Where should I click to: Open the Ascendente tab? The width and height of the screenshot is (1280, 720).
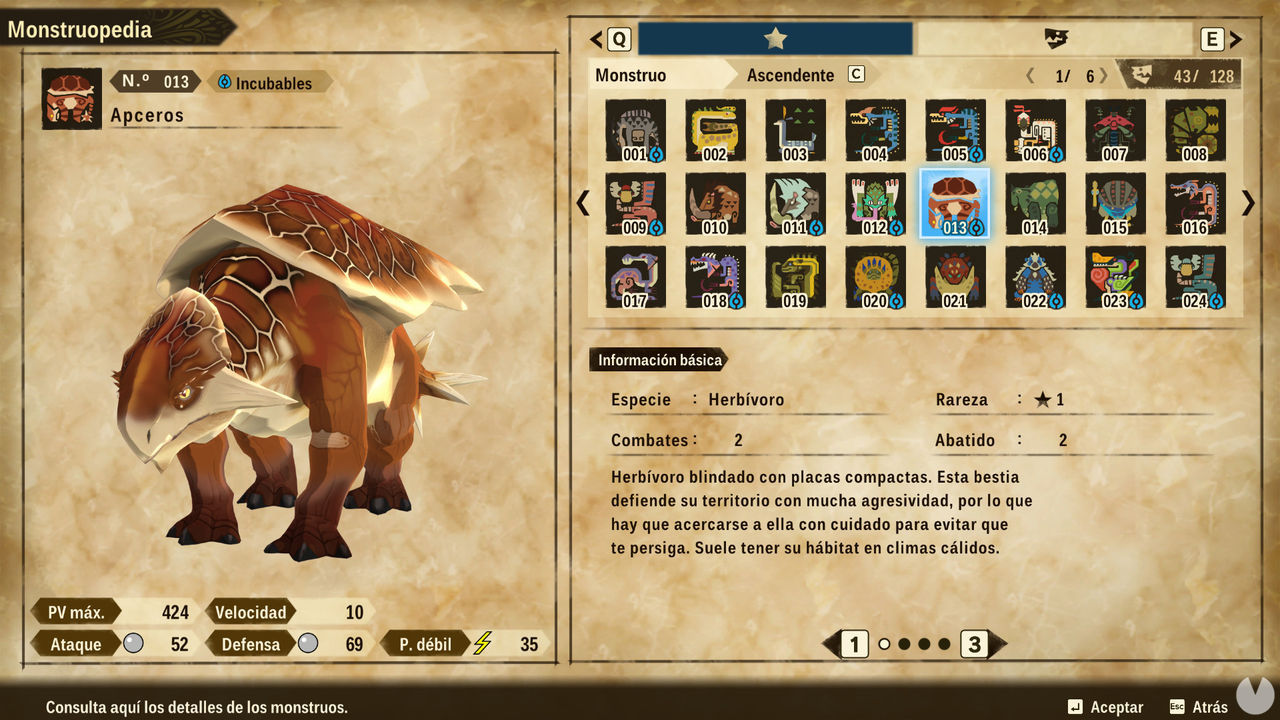(790, 74)
